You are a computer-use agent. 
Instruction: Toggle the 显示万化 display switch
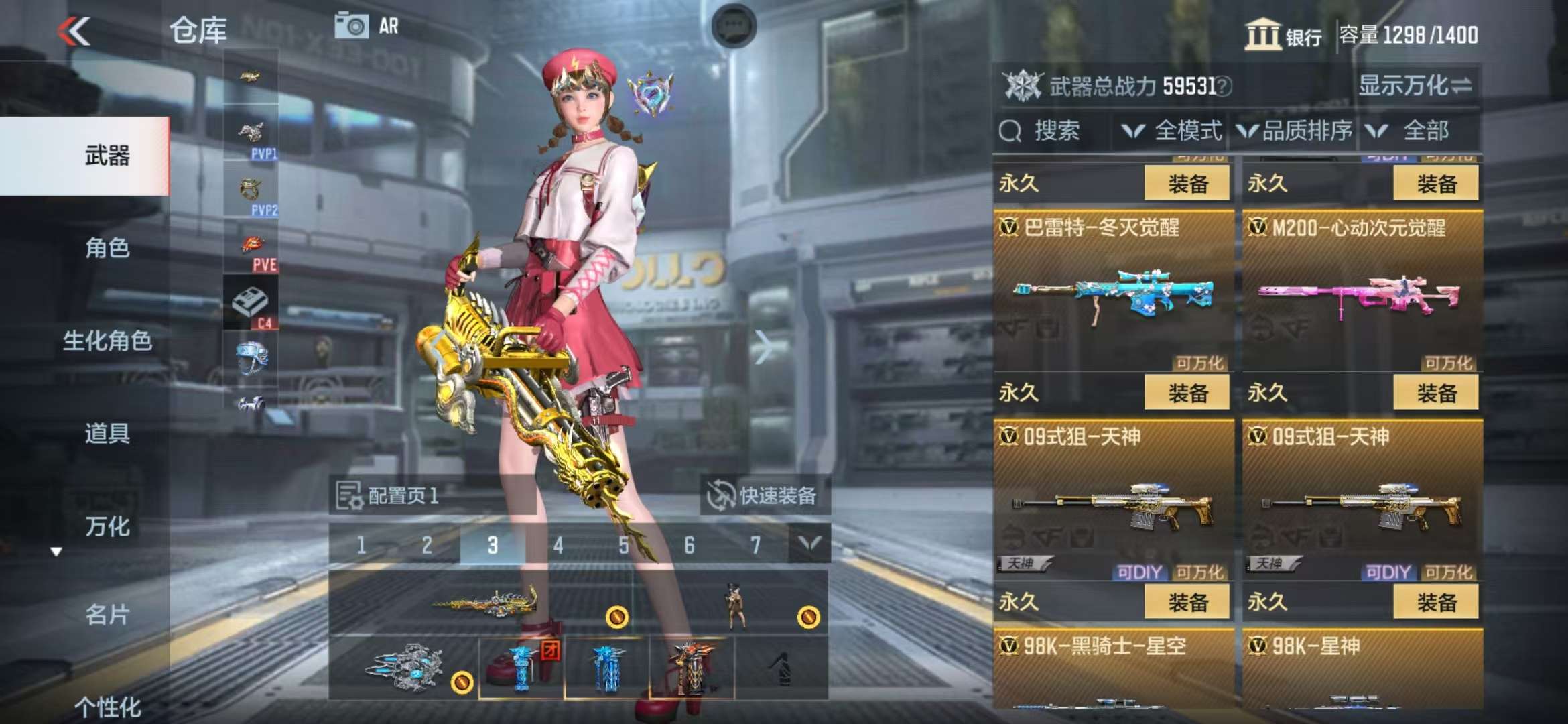pos(1415,86)
